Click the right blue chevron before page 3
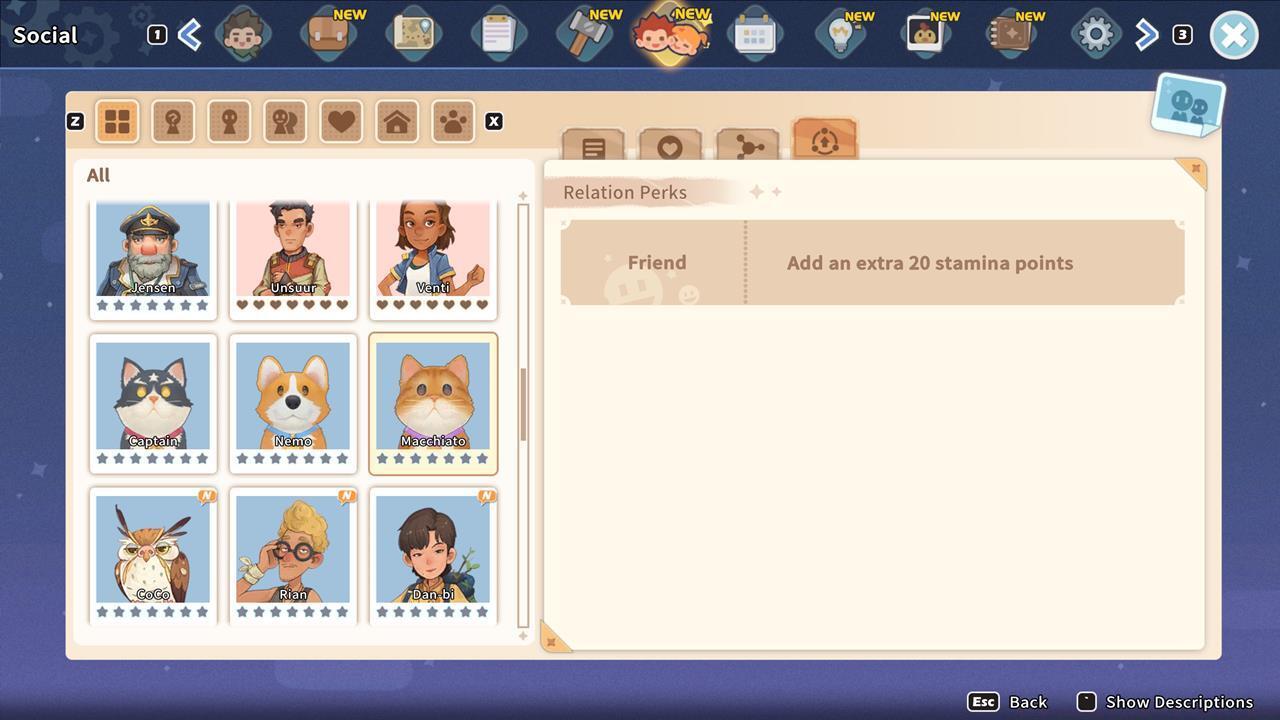This screenshot has height=720, width=1280. click(x=1146, y=33)
